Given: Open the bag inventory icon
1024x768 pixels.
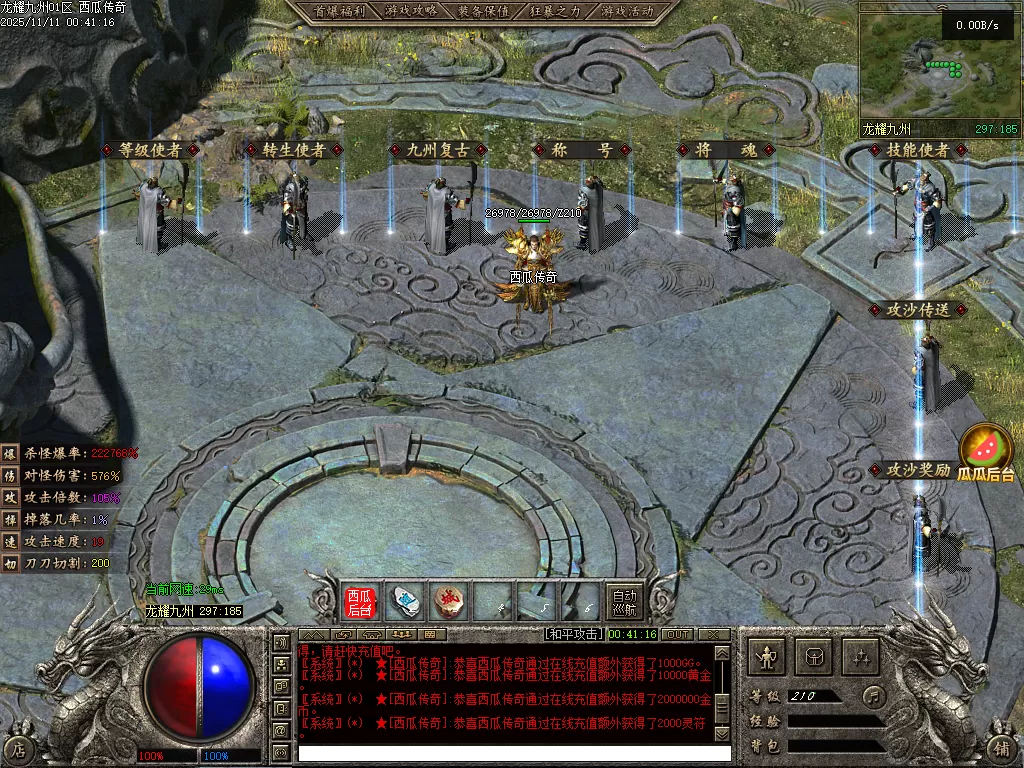Looking at the screenshot, I should [814, 657].
